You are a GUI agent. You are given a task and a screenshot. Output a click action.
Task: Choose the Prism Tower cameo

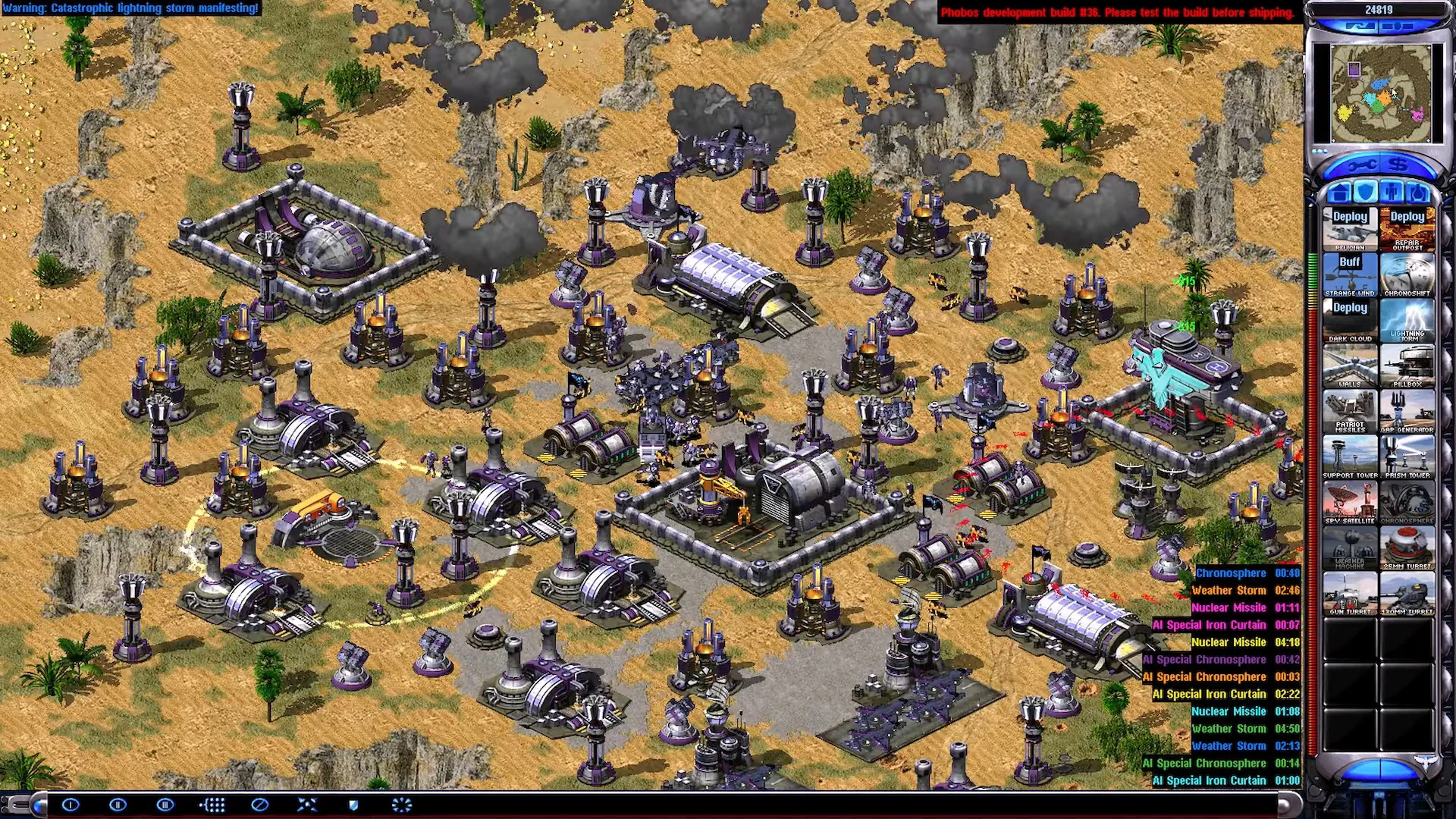point(1407,456)
